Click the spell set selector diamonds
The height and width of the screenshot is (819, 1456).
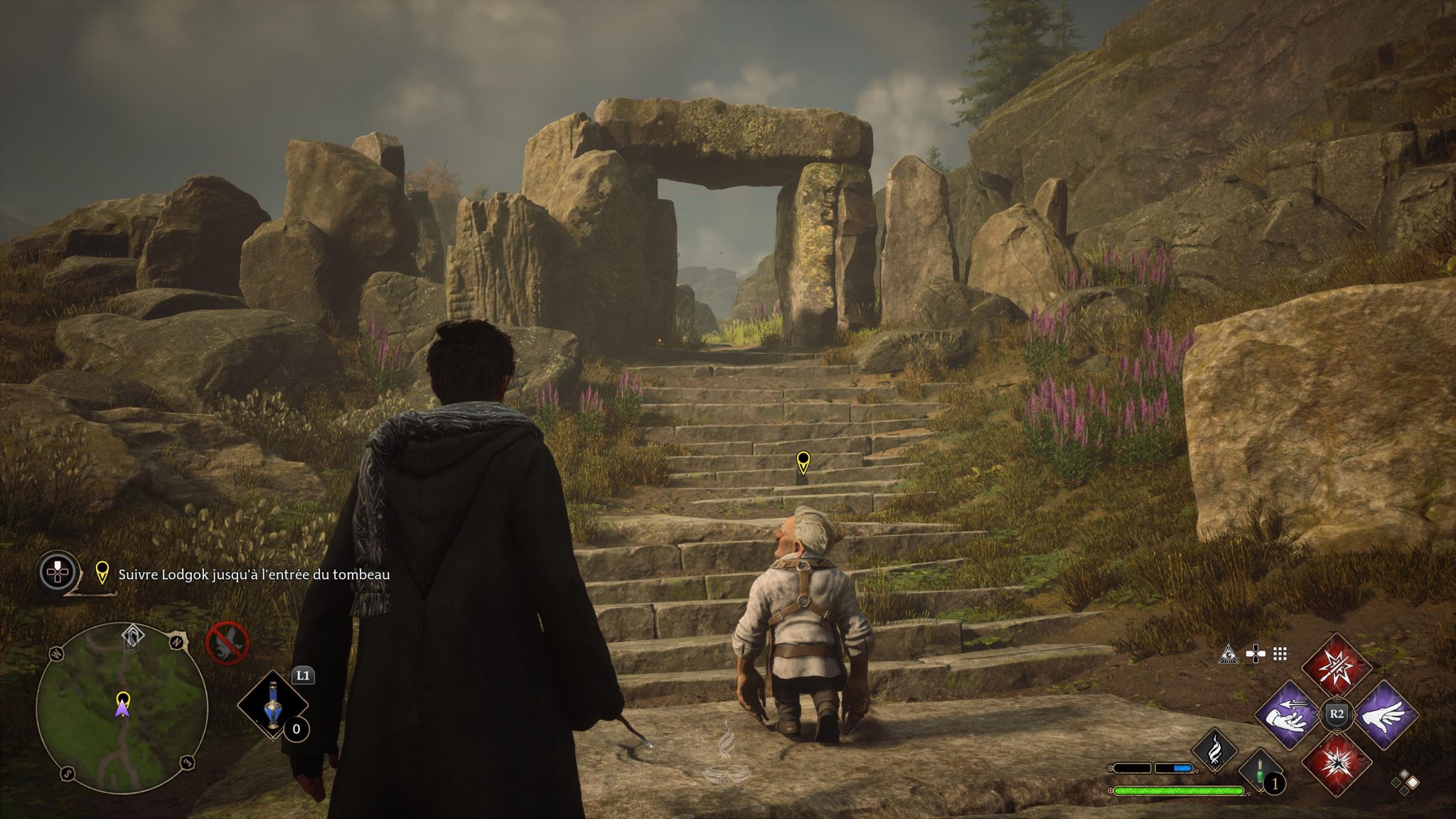pos(1405,782)
